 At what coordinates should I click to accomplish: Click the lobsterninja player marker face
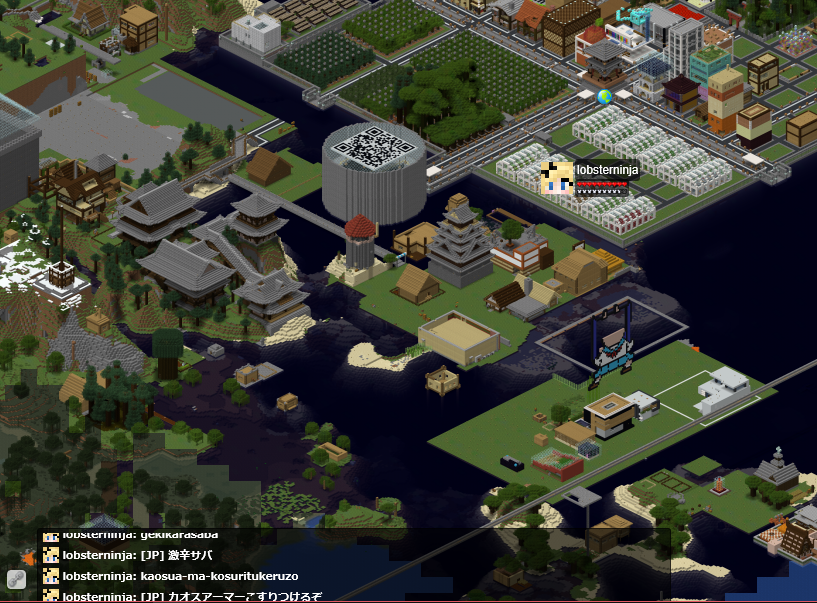[556, 177]
